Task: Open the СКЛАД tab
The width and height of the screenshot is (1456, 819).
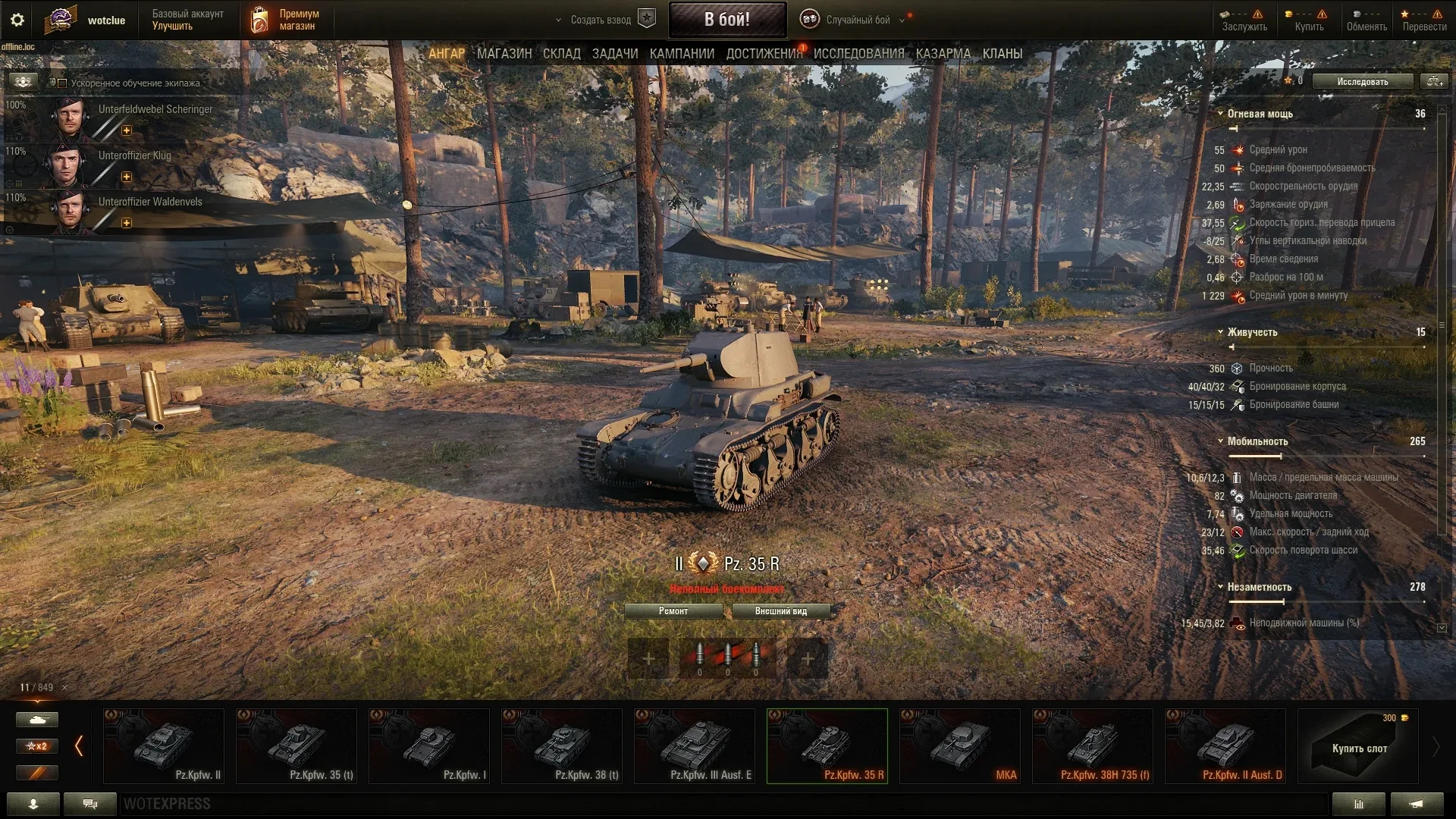Action: click(561, 54)
